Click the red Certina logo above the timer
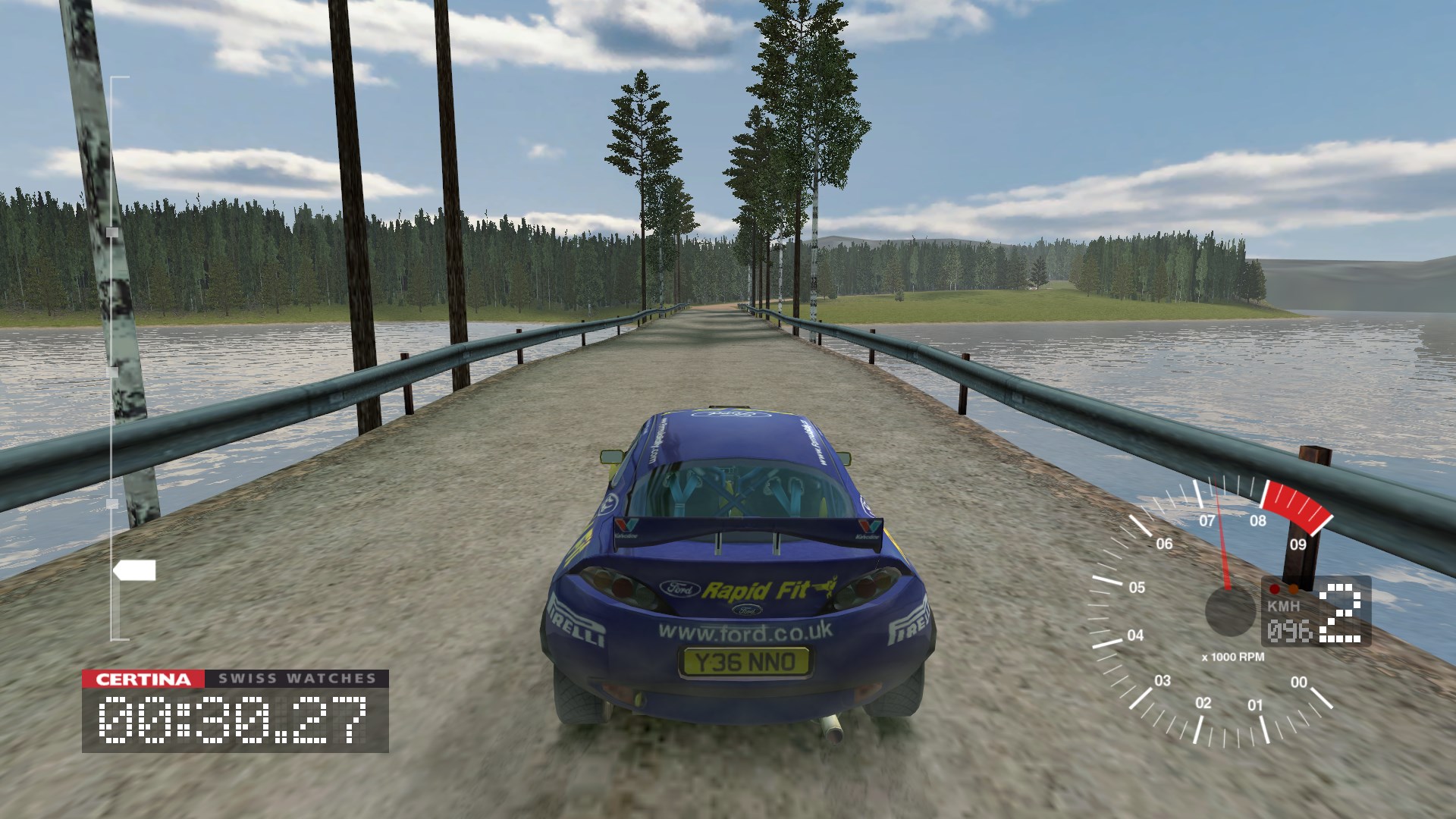This screenshot has height=819, width=1456. pyautogui.click(x=143, y=679)
